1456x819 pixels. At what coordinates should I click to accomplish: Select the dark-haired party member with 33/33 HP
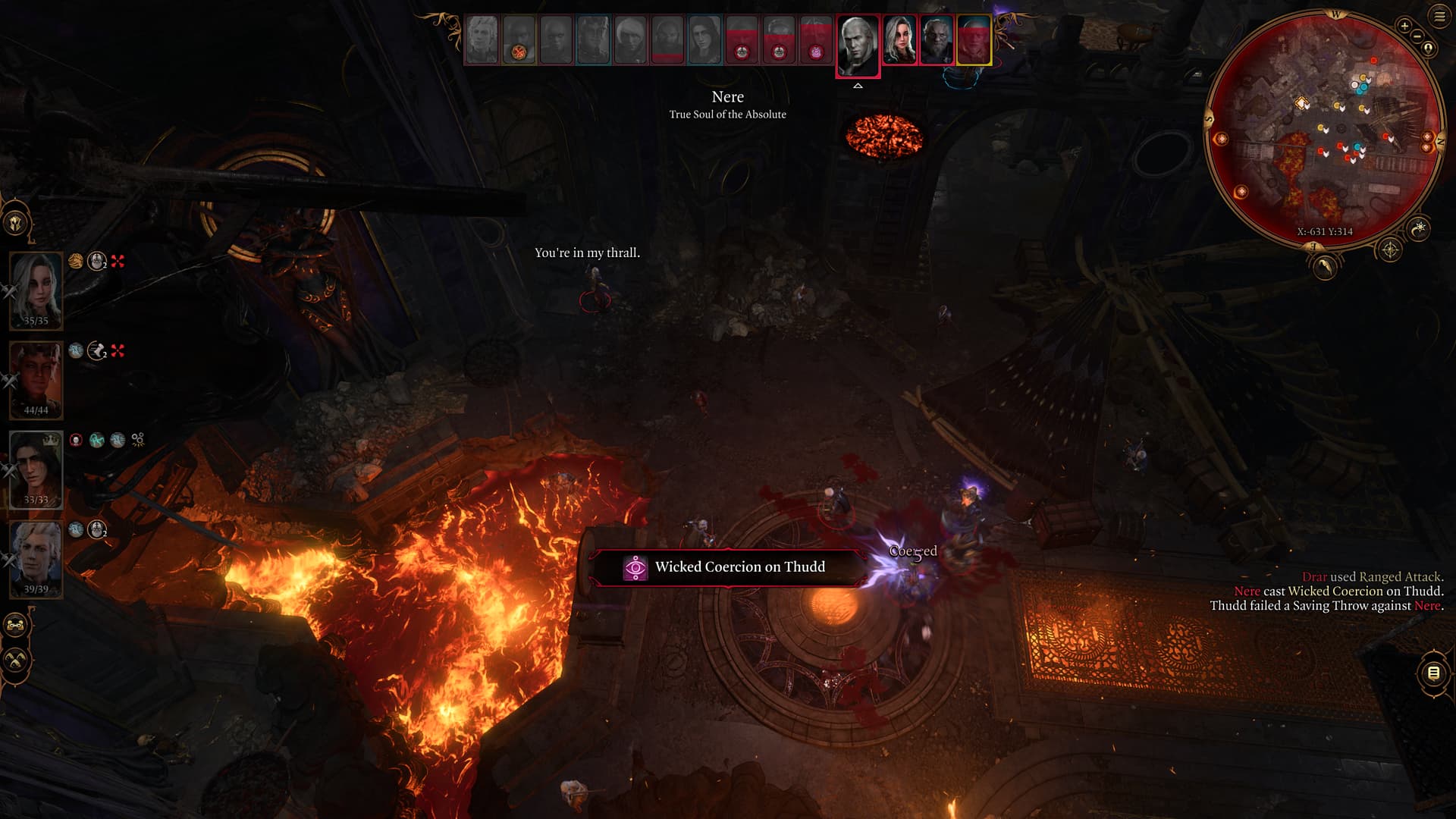click(x=36, y=469)
